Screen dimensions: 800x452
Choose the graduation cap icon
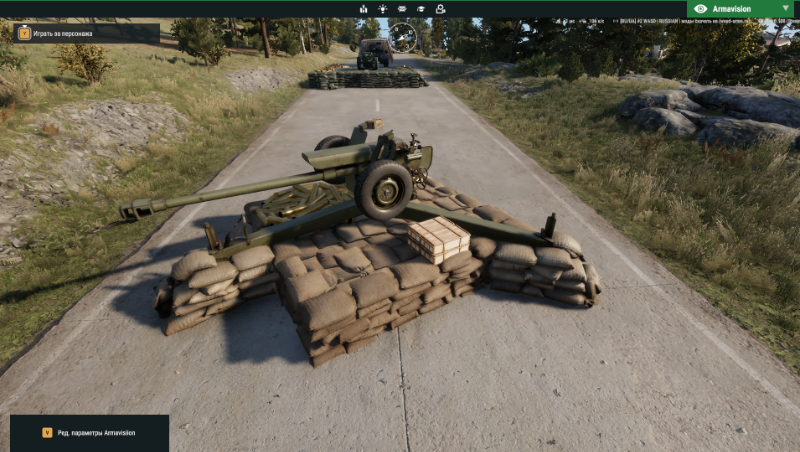pos(421,9)
